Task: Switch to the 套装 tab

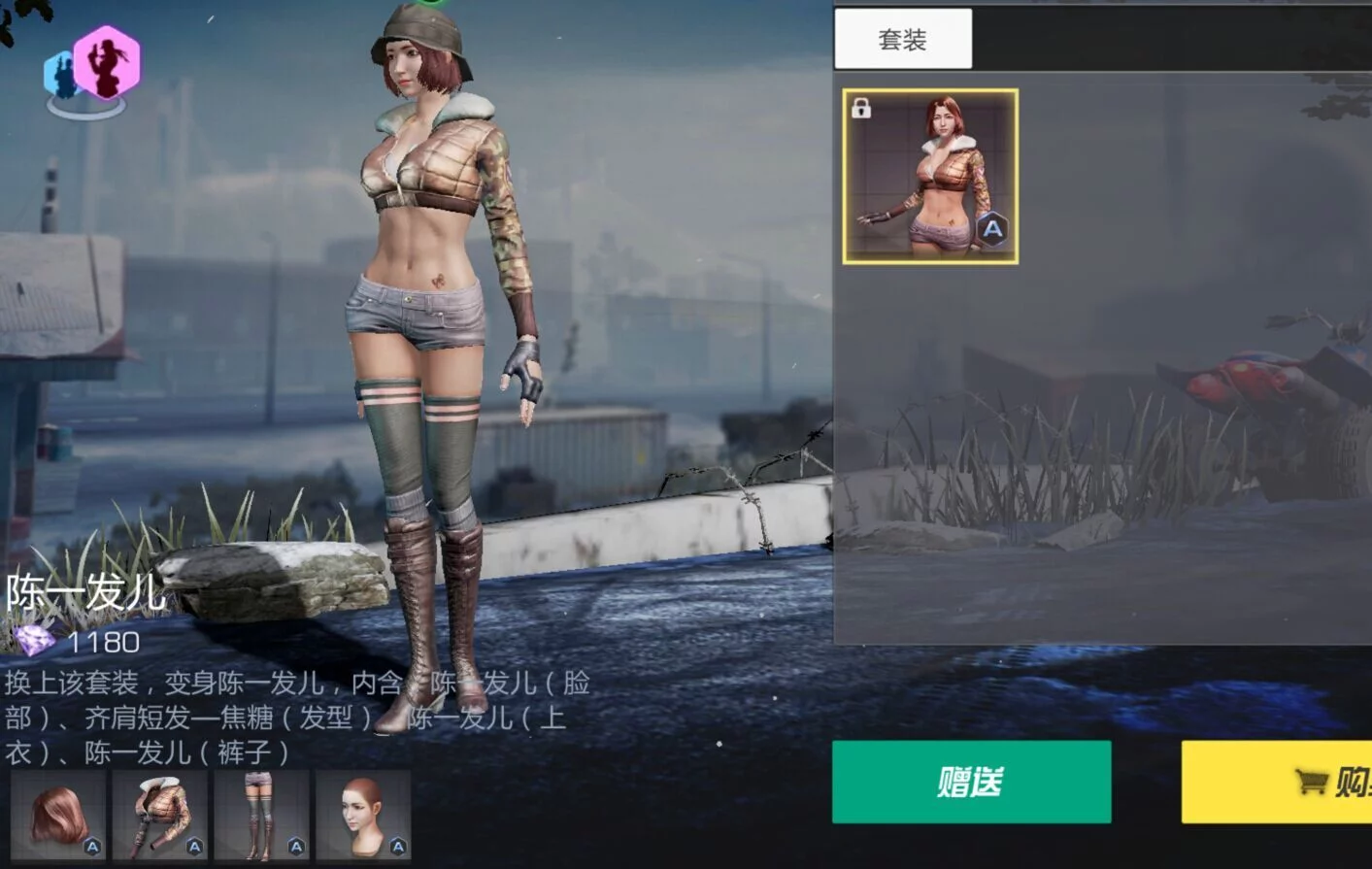Action: pos(903,39)
